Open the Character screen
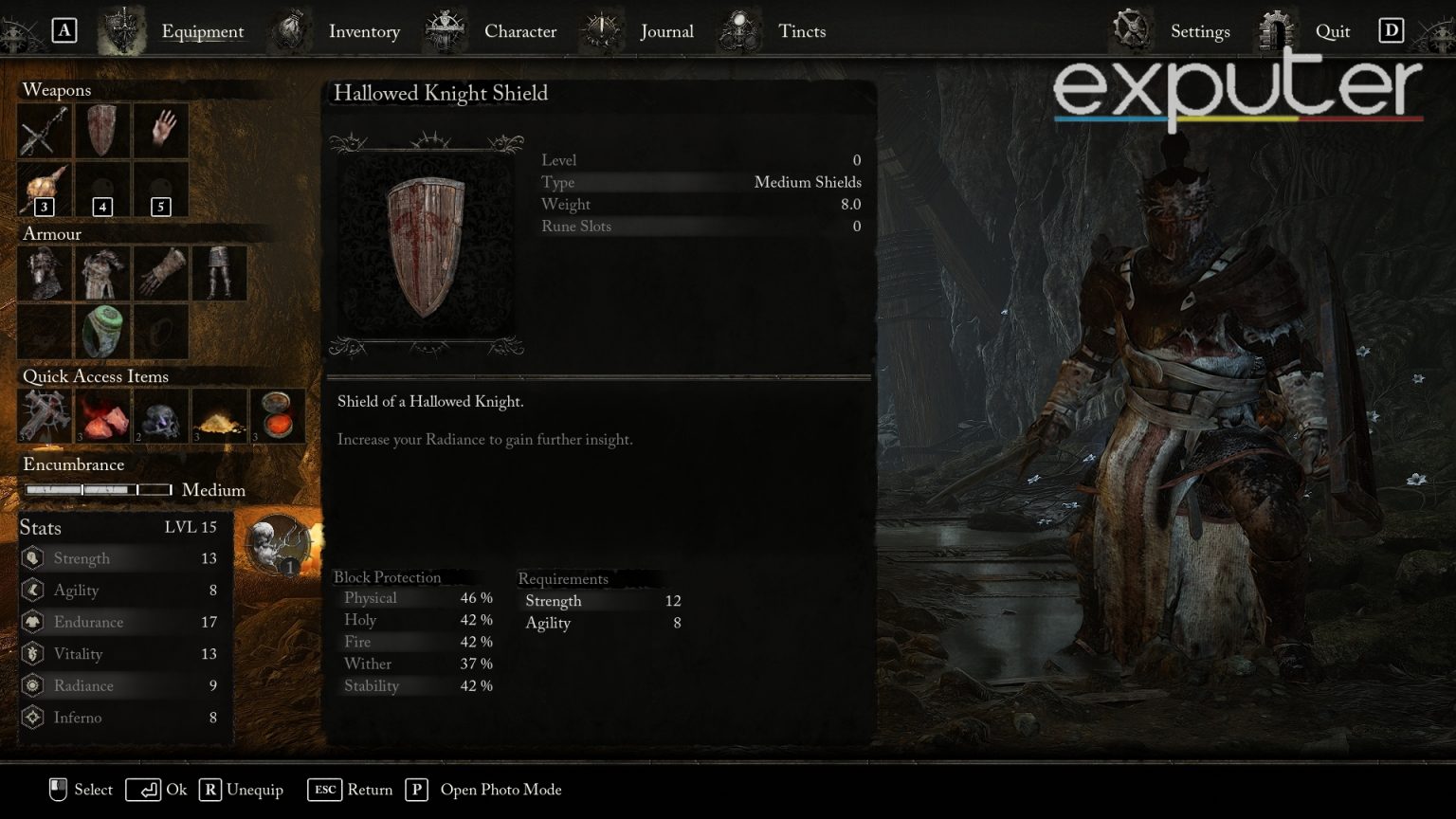Screen dimensions: 1456x819 pyautogui.click(x=519, y=31)
